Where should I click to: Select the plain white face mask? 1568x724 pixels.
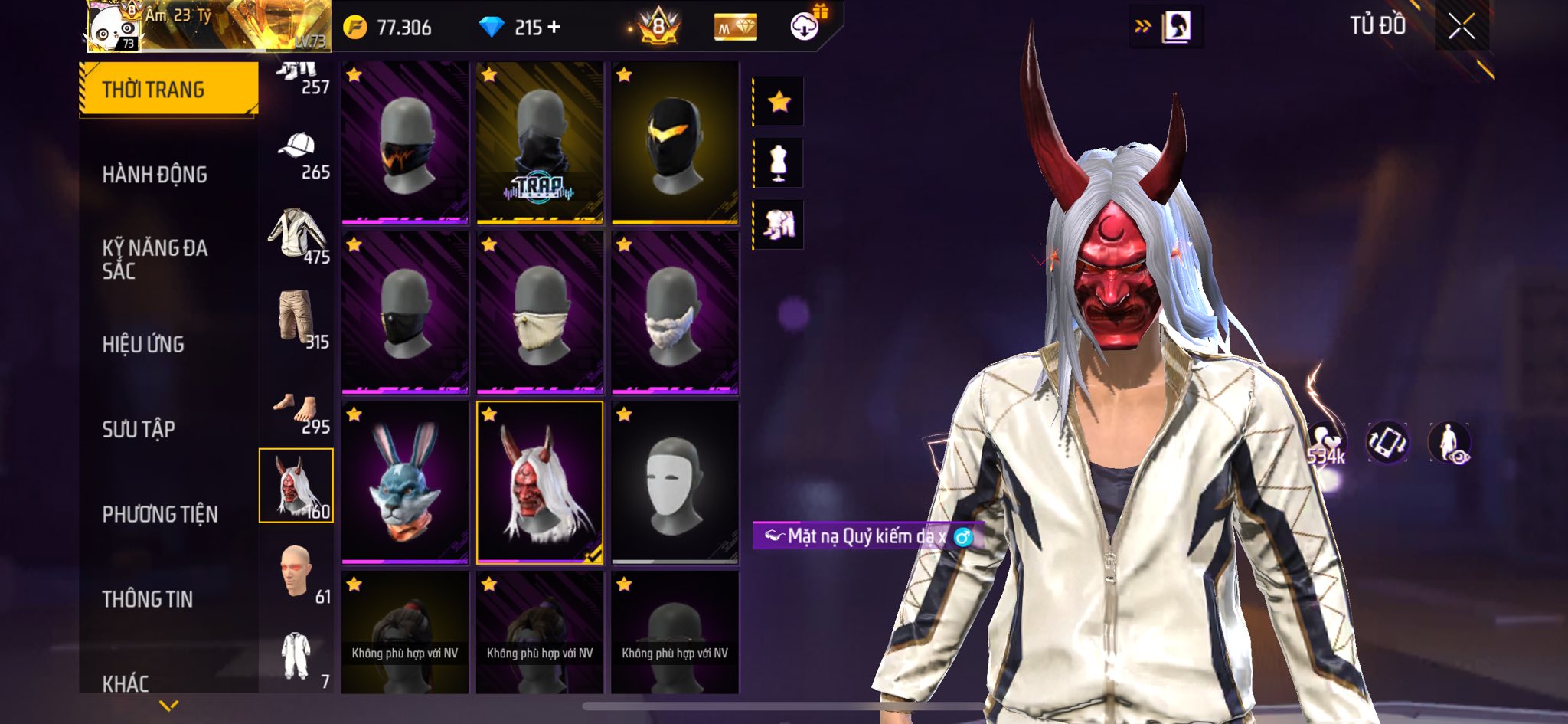click(675, 483)
